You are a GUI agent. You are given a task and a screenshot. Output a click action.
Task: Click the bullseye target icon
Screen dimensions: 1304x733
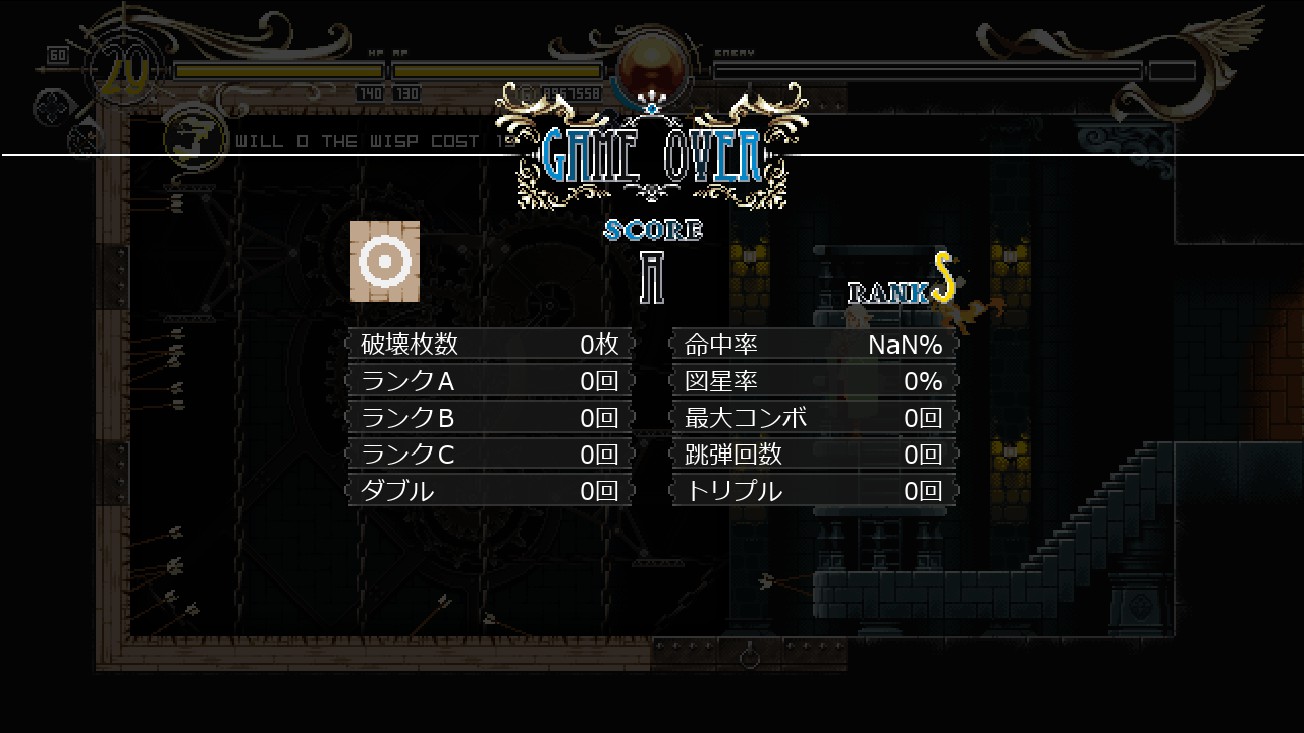[385, 262]
